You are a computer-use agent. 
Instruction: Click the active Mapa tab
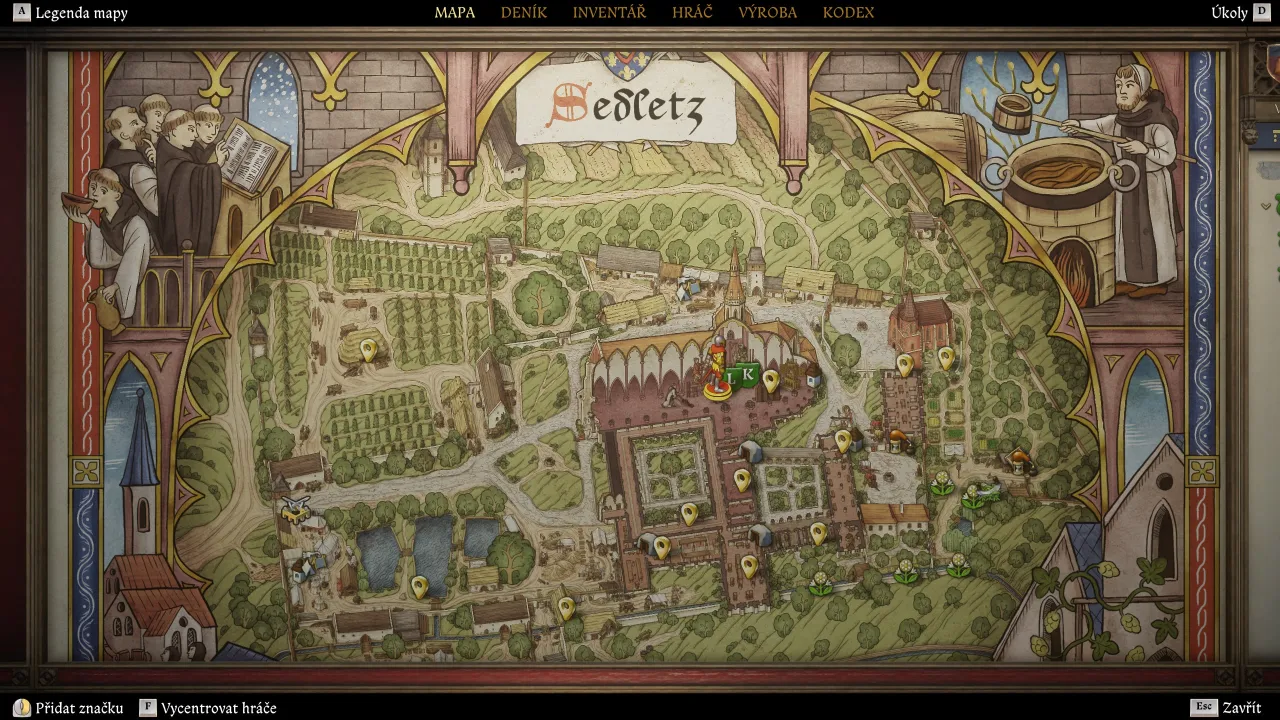click(454, 13)
